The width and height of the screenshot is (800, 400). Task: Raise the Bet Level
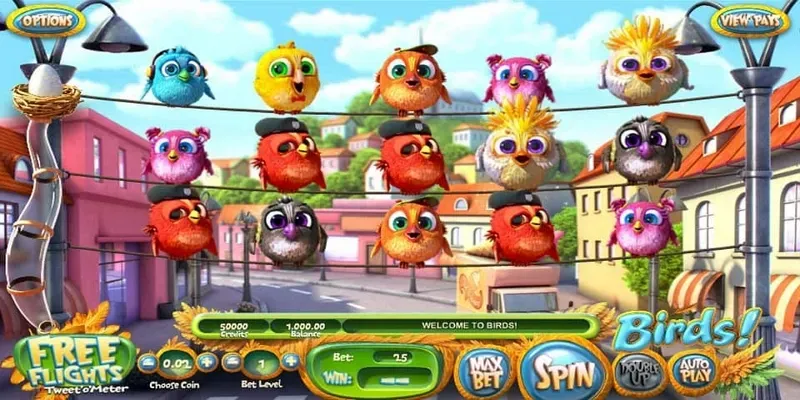(290, 362)
